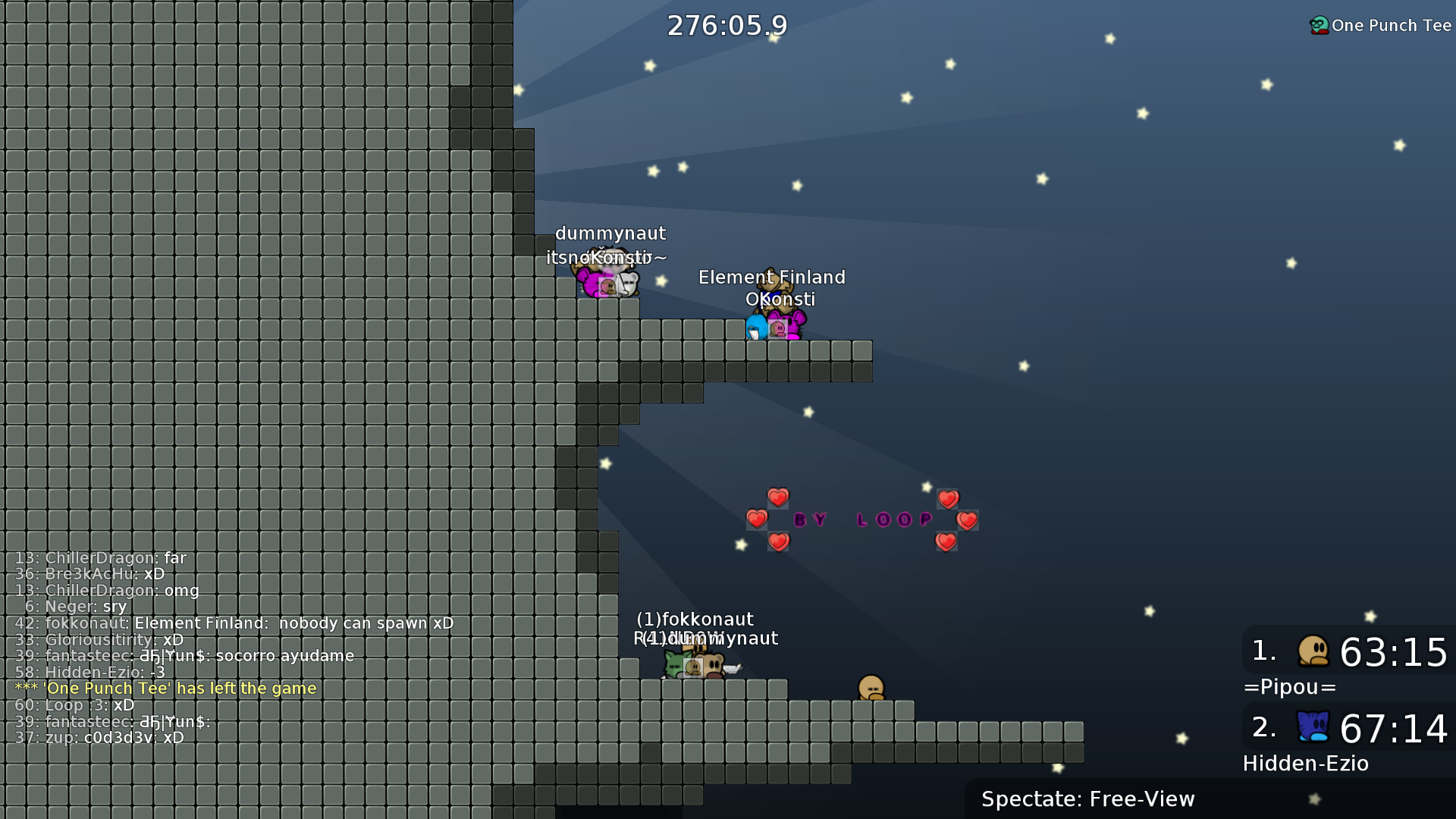Click the race timer showing 276:05.9
Image resolution: width=1456 pixels, height=819 pixels.
(x=726, y=25)
